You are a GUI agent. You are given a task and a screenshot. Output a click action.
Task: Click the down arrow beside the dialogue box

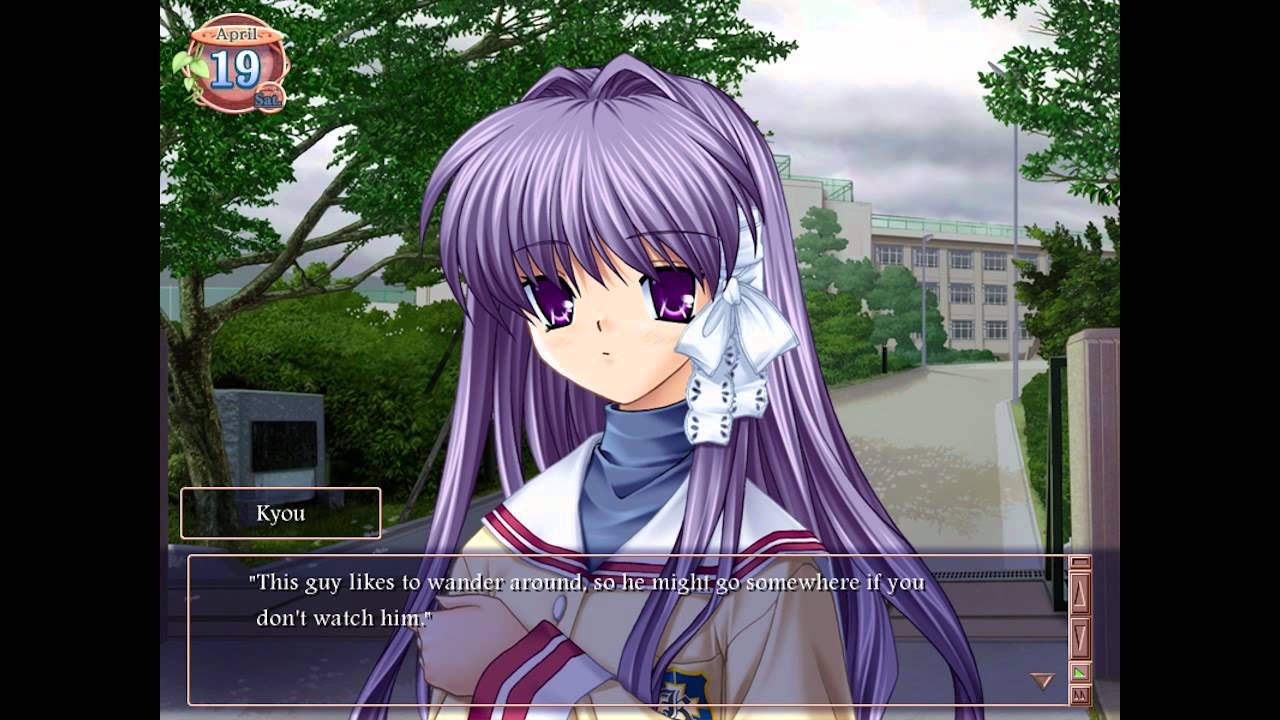point(1080,635)
